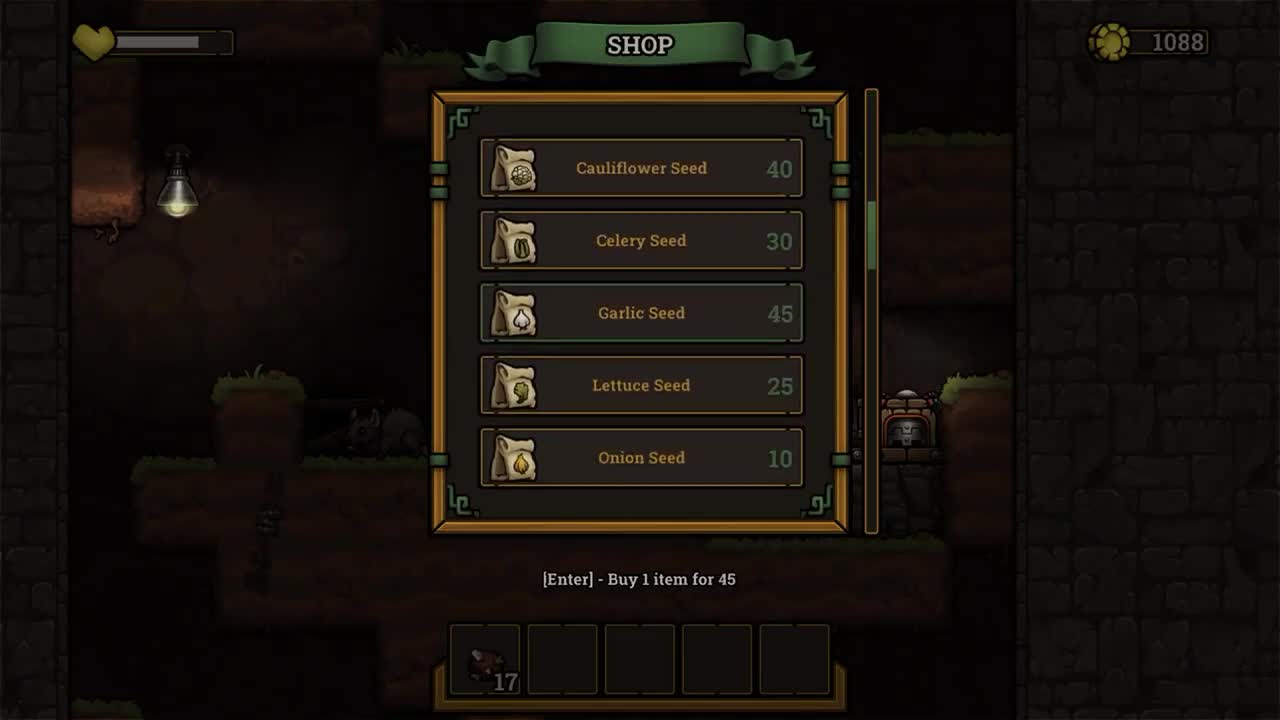Select the Cauliflower Seed shop row
Screen dimensions: 1280x720
coord(641,168)
